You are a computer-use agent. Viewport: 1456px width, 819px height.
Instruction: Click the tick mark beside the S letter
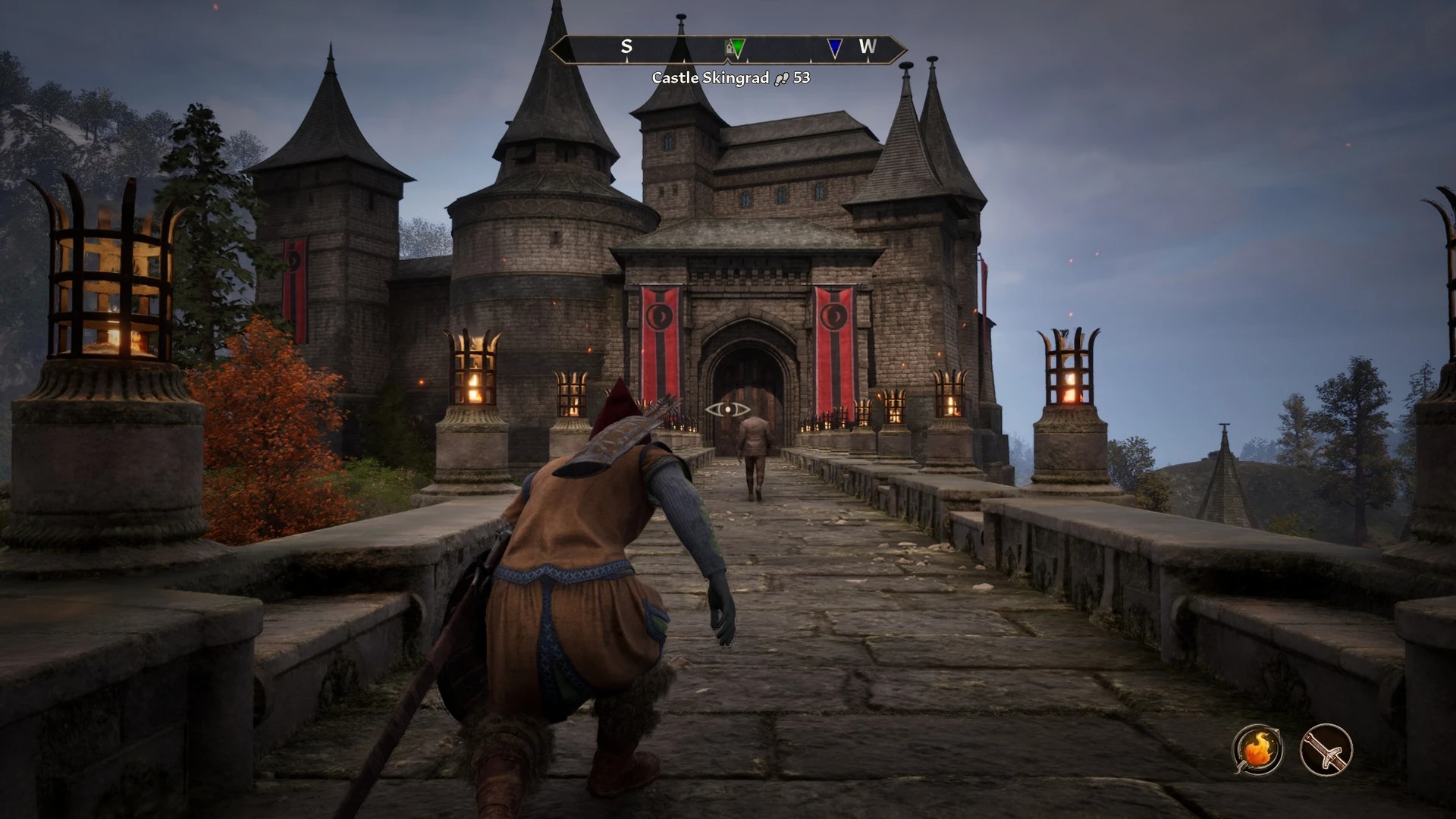627,60
